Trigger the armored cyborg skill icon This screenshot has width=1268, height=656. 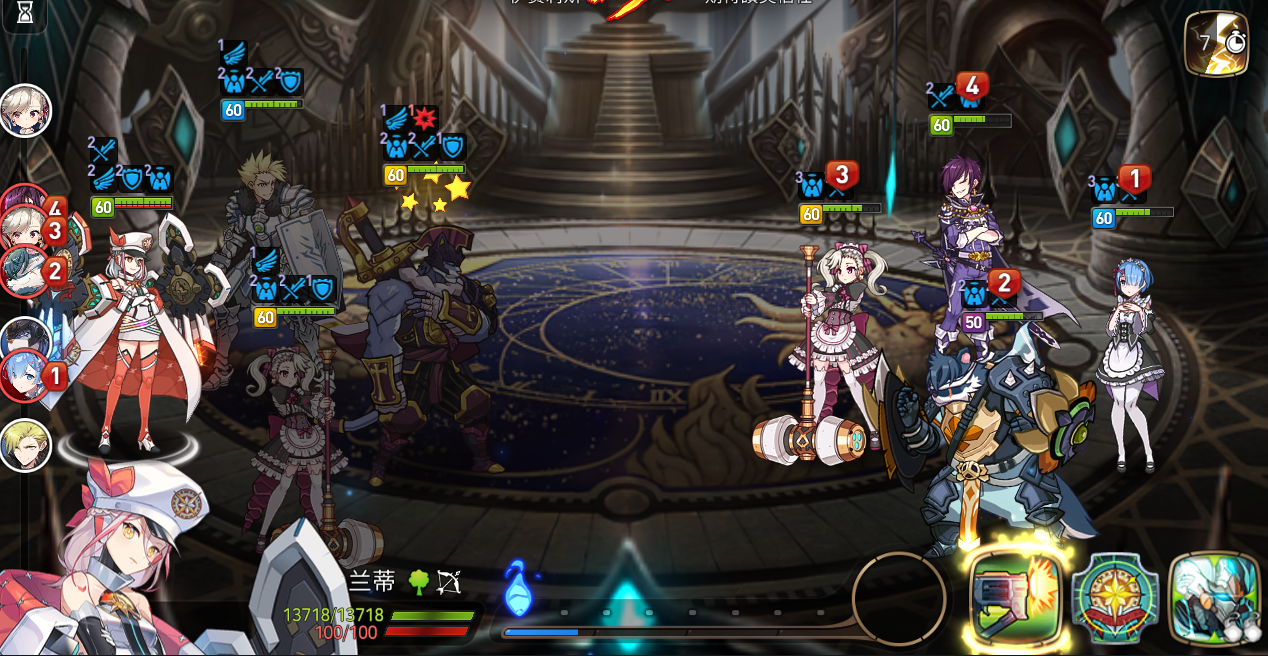[x=1213, y=599]
